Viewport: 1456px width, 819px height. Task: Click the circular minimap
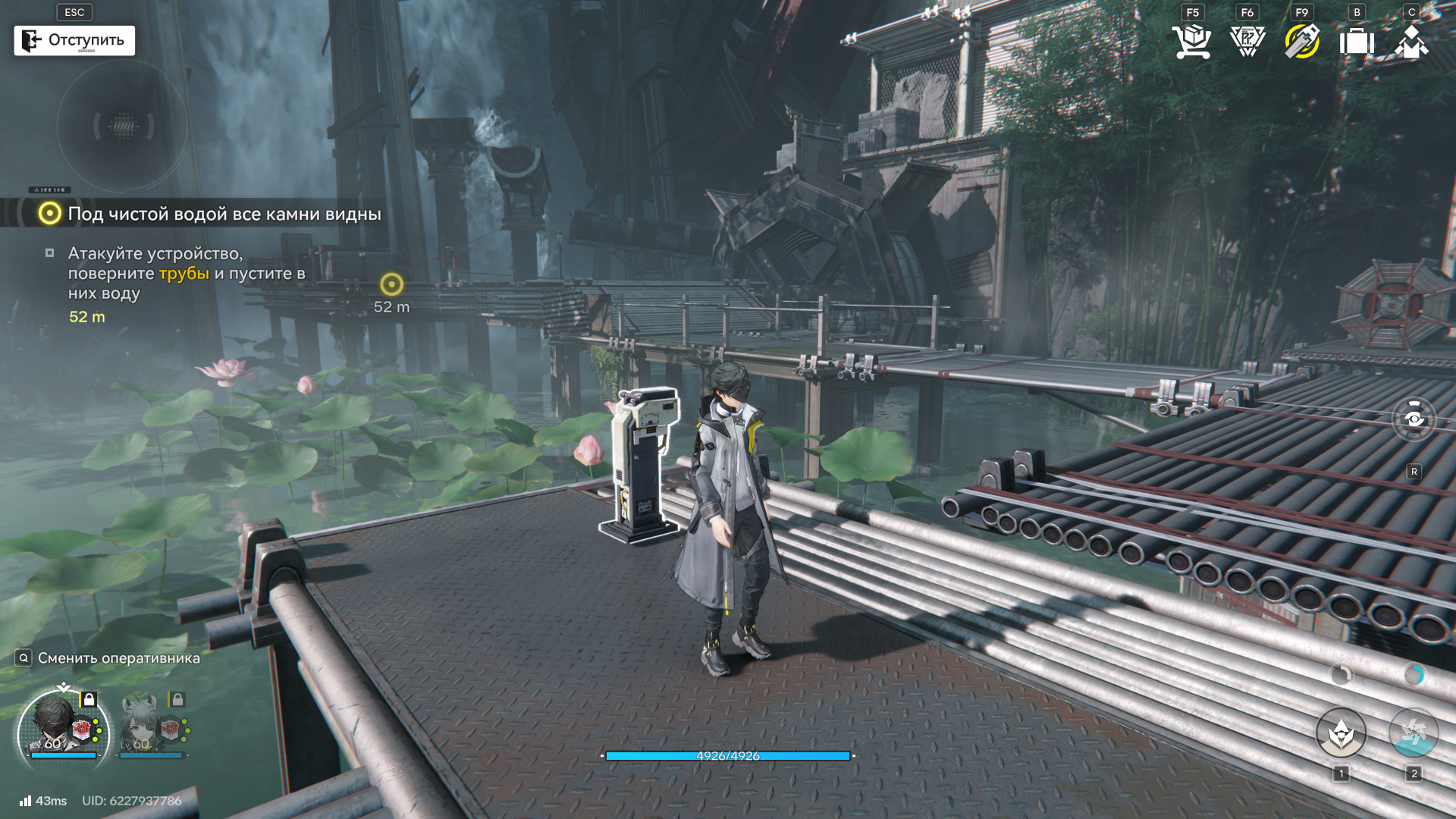(x=122, y=126)
